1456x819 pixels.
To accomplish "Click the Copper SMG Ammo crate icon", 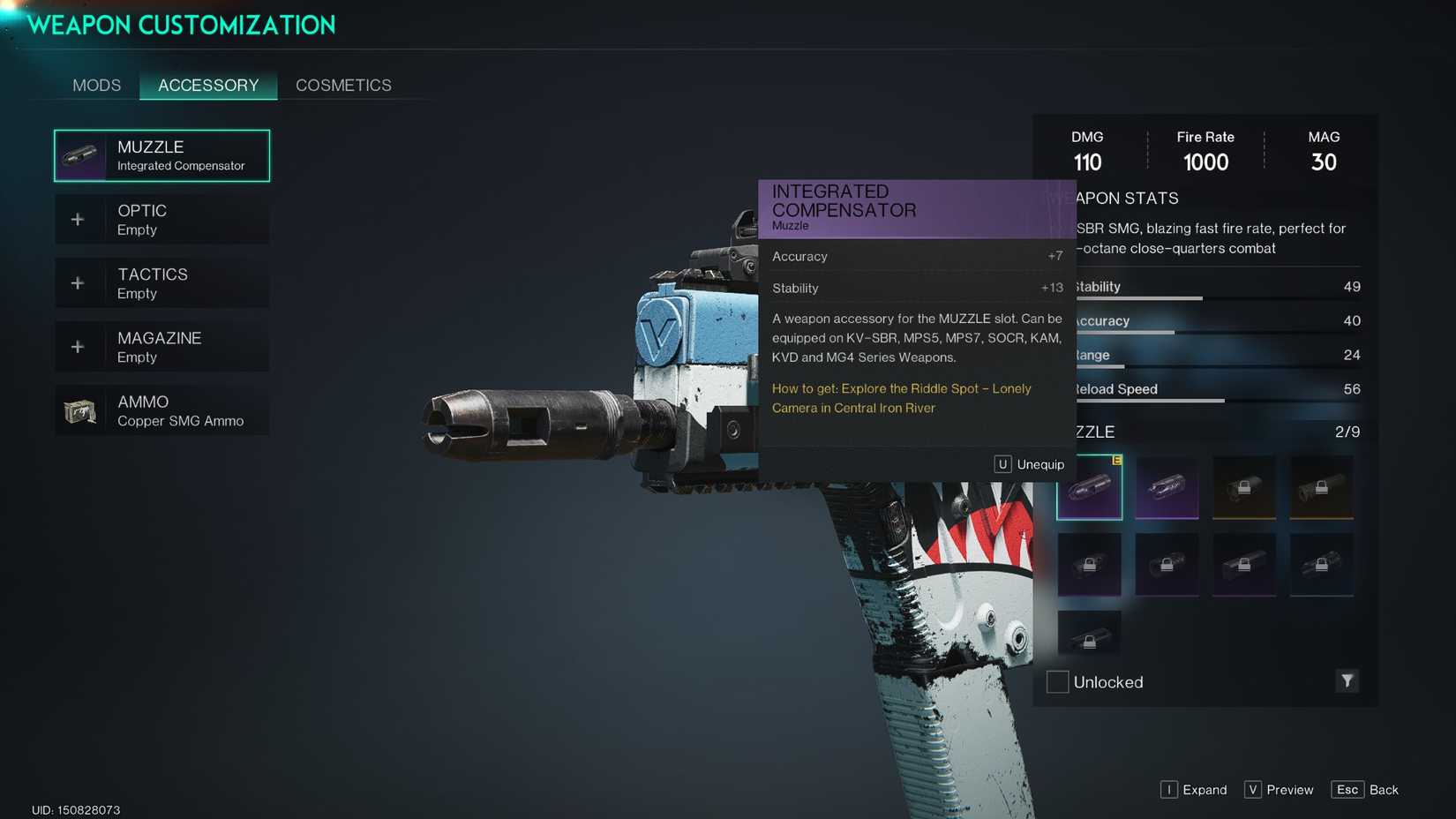I will click(81, 409).
